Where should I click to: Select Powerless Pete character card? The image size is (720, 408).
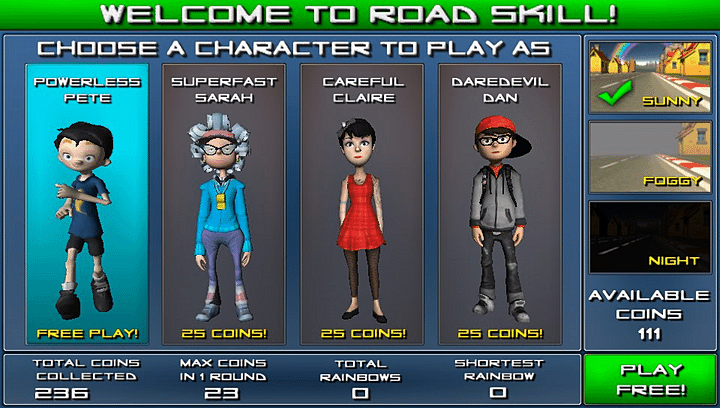(x=89, y=205)
